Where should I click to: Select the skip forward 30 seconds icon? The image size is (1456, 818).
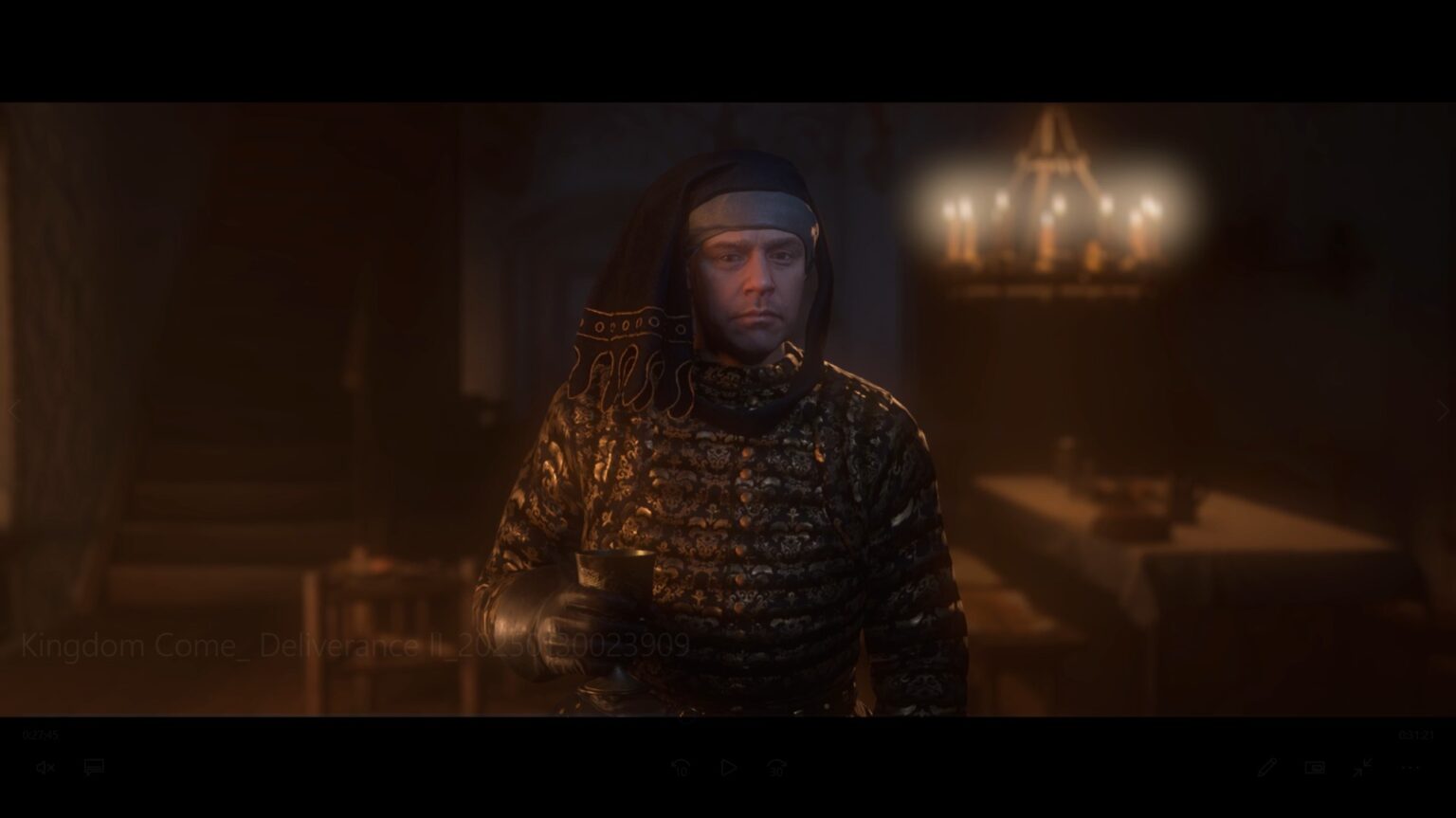tap(777, 769)
